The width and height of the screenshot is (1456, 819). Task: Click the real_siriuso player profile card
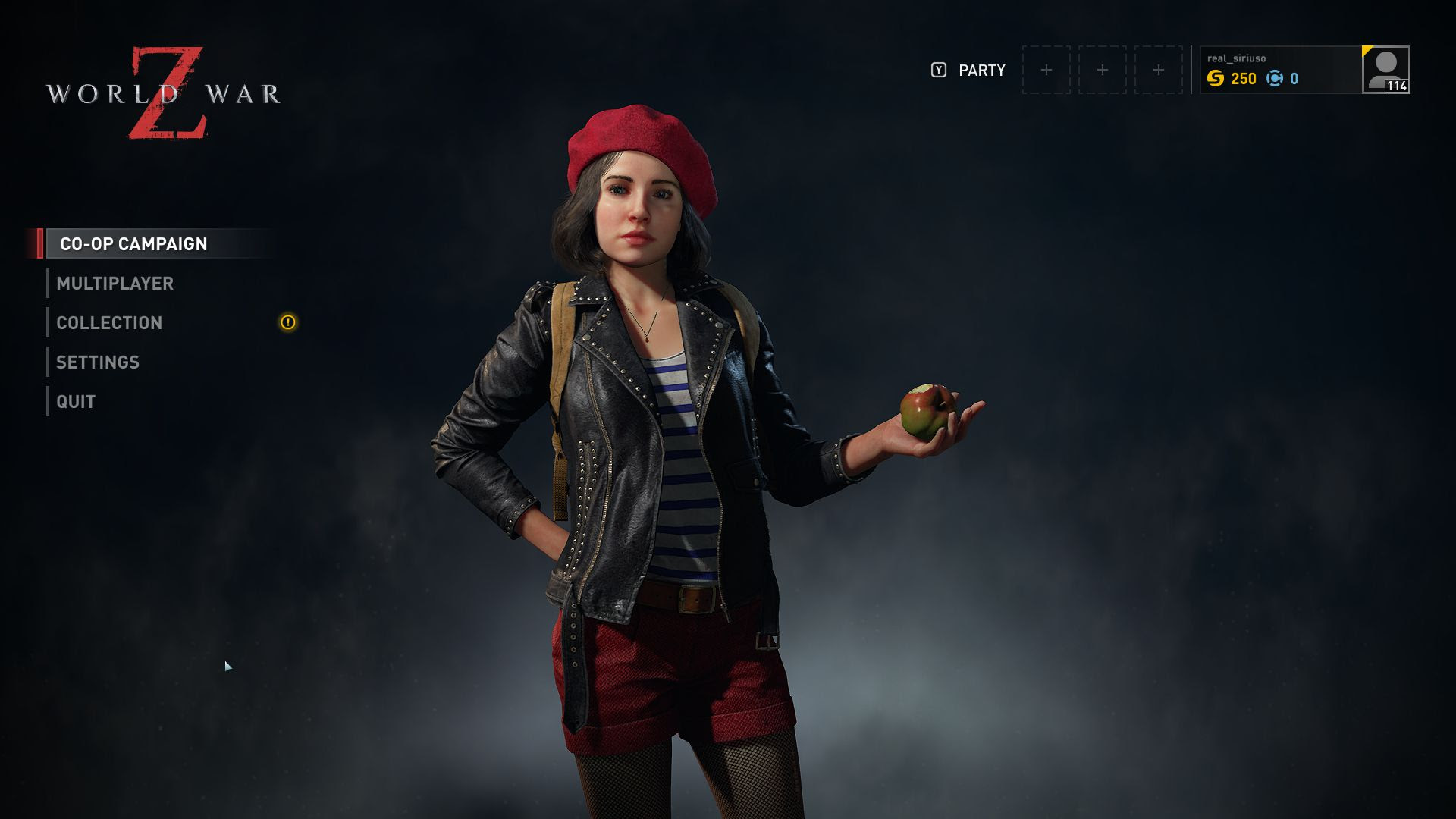(x=1280, y=70)
